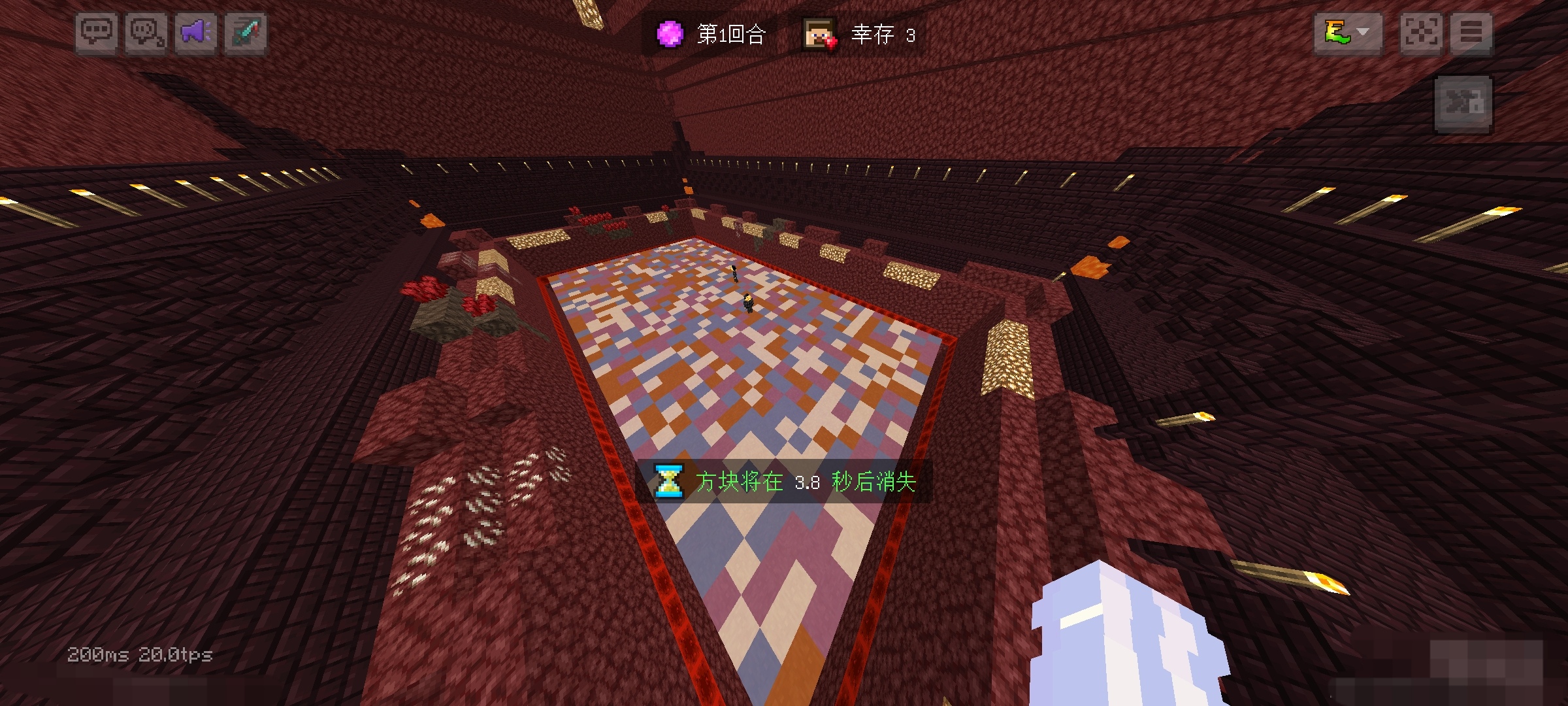Screen dimensions: 1568x706
Task: Tap the crossed arrows lock button
Action: [x=1463, y=103]
